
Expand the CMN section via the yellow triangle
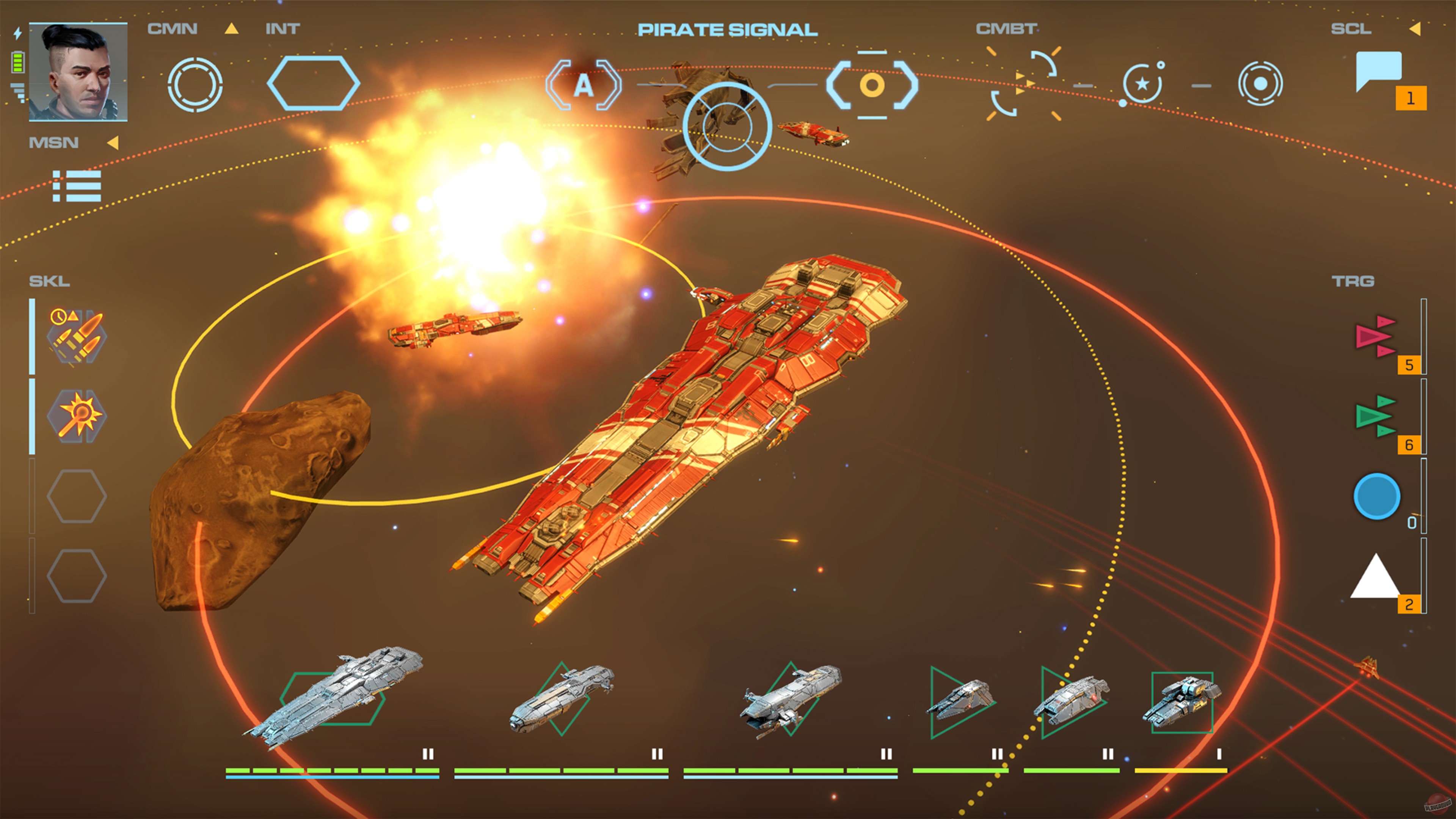(x=231, y=30)
